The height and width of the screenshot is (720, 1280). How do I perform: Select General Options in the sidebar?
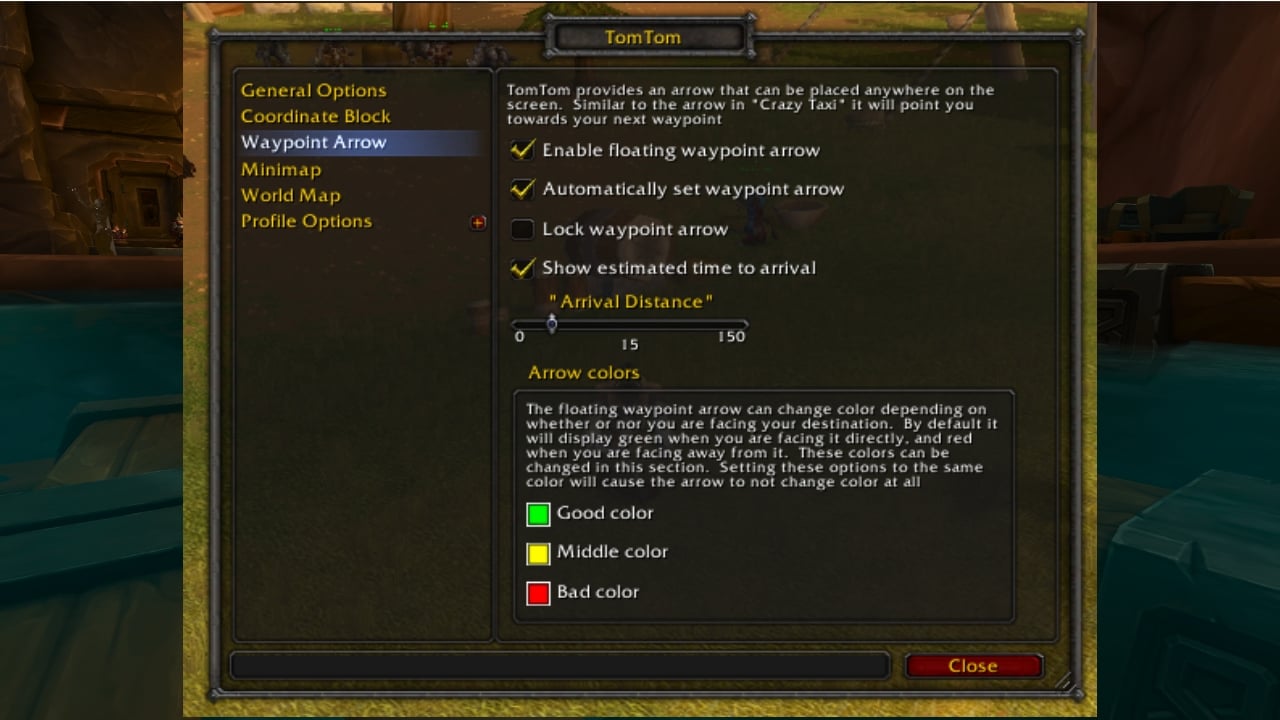click(x=313, y=90)
